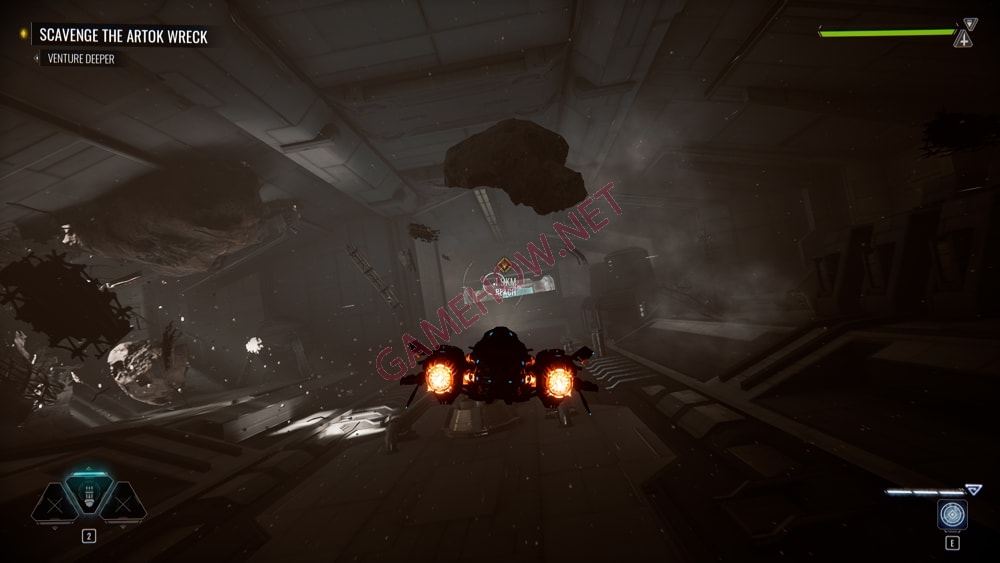Open the Scavenge the Artok Wreck objective
The height and width of the screenshot is (563, 1000).
coord(123,36)
